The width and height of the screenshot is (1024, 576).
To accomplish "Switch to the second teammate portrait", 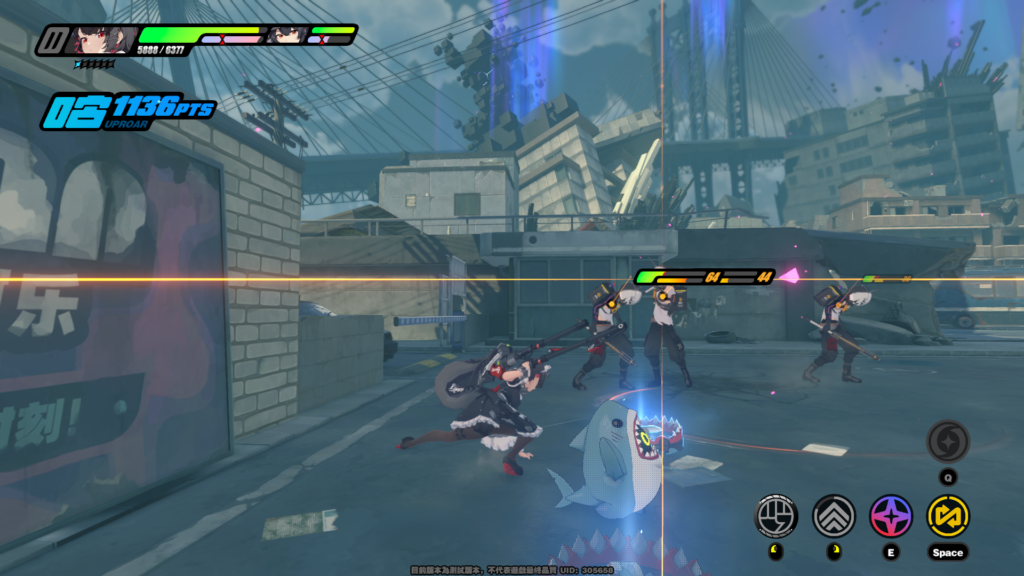I will pos(286,36).
